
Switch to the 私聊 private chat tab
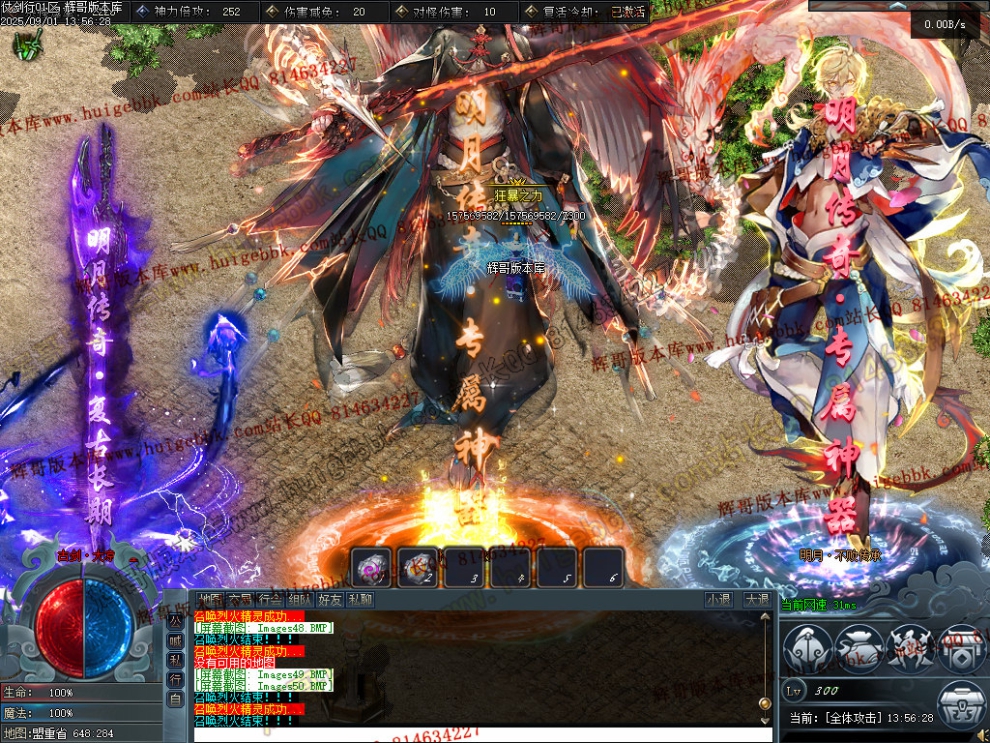click(x=360, y=600)
